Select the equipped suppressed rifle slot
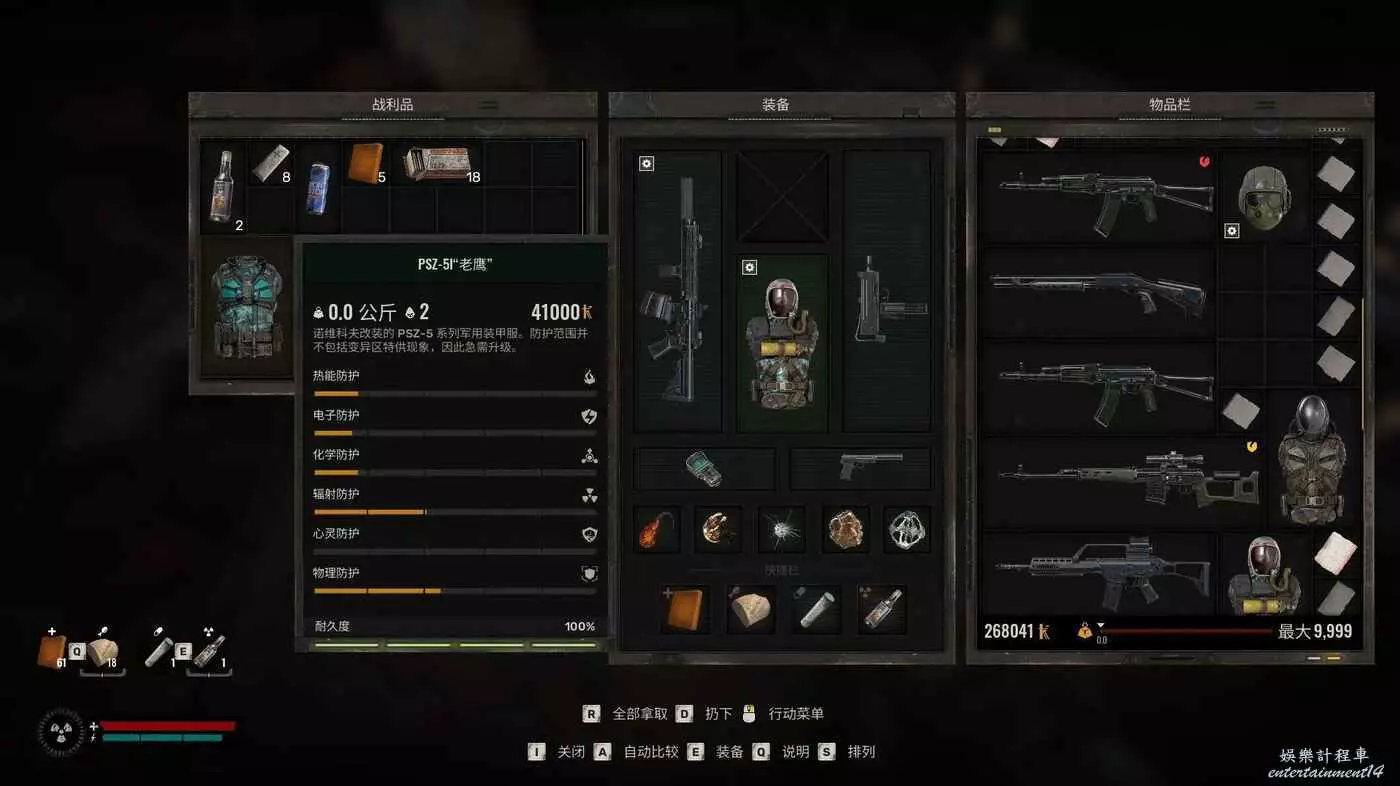1400x786 pixels. tap(678, 290)
